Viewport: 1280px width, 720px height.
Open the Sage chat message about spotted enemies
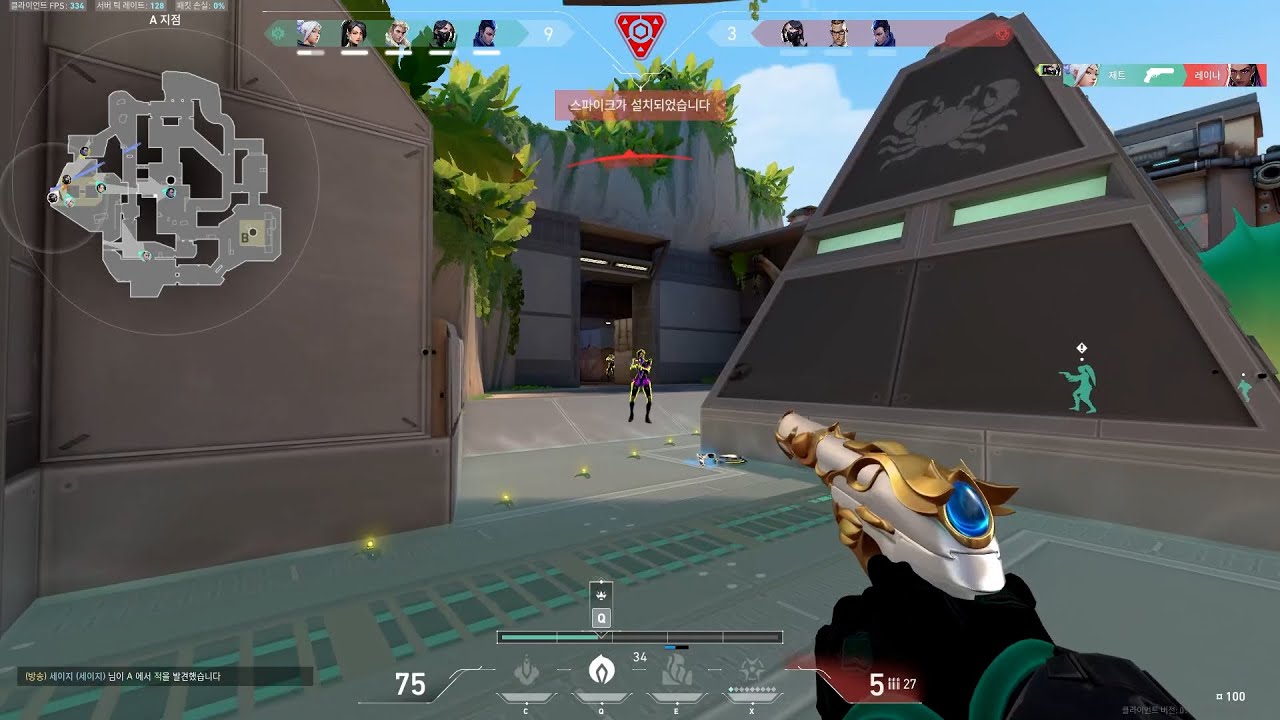point(165,676)
